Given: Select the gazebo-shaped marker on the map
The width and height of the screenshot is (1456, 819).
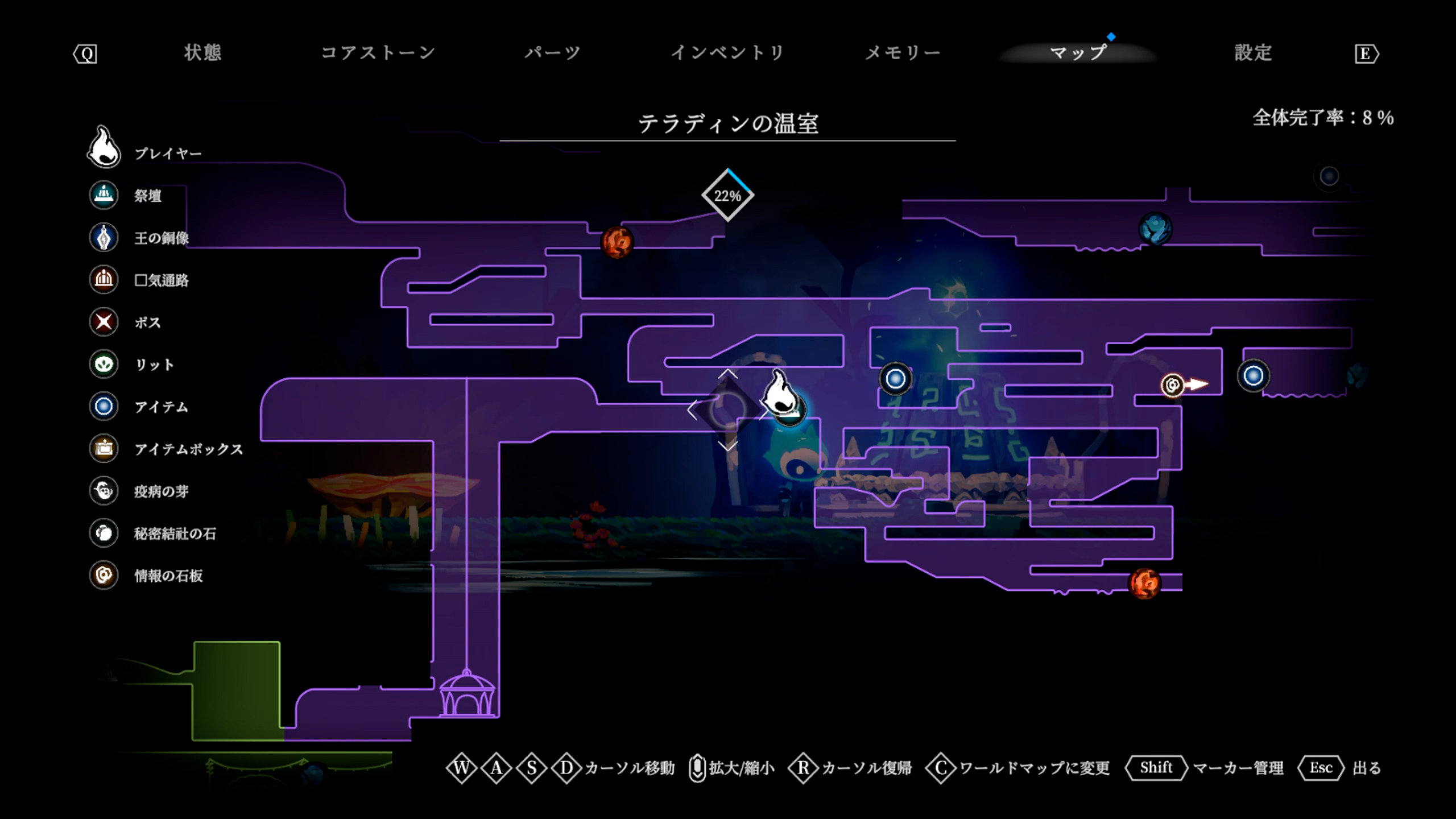Looking at the screenshot, I should (466, 694).
